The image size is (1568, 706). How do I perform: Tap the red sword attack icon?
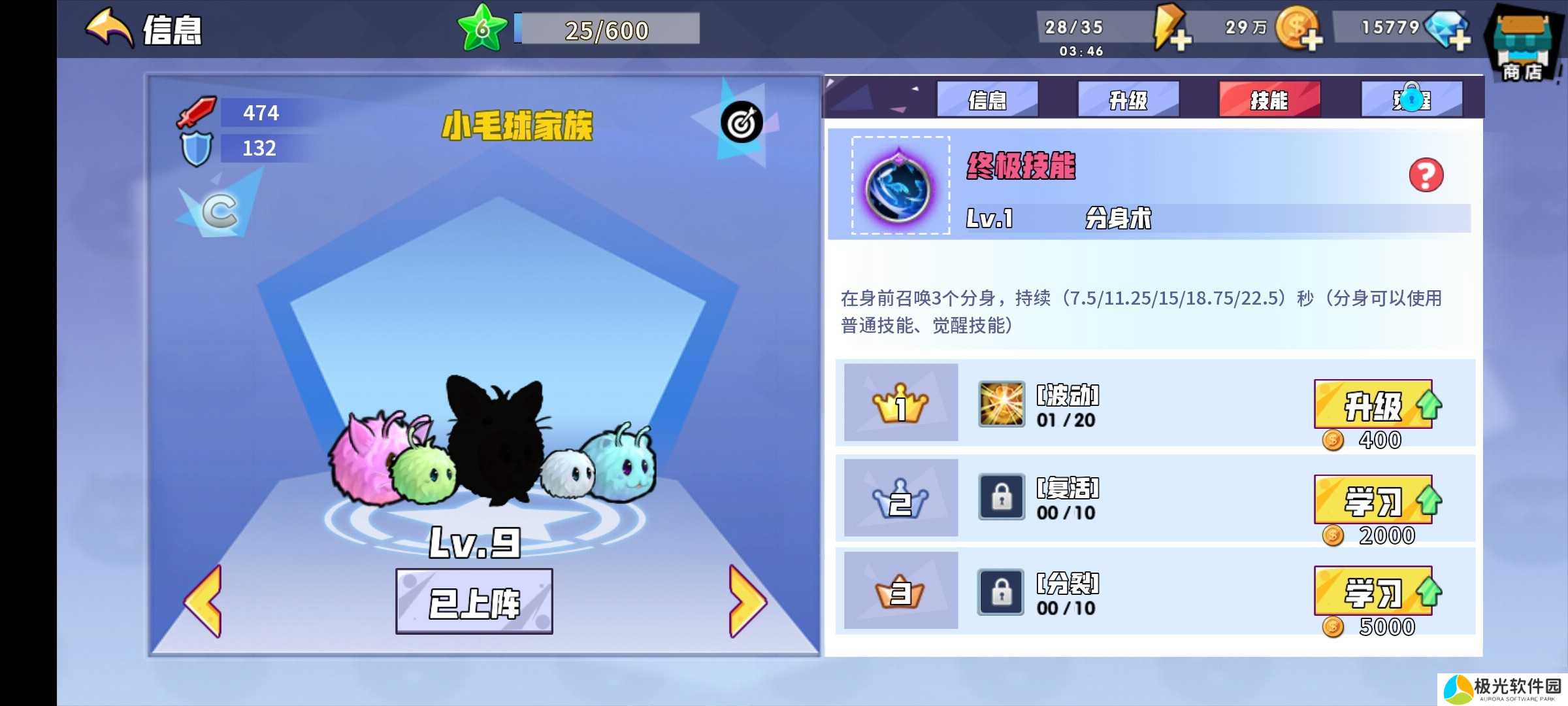pos(195,112)
